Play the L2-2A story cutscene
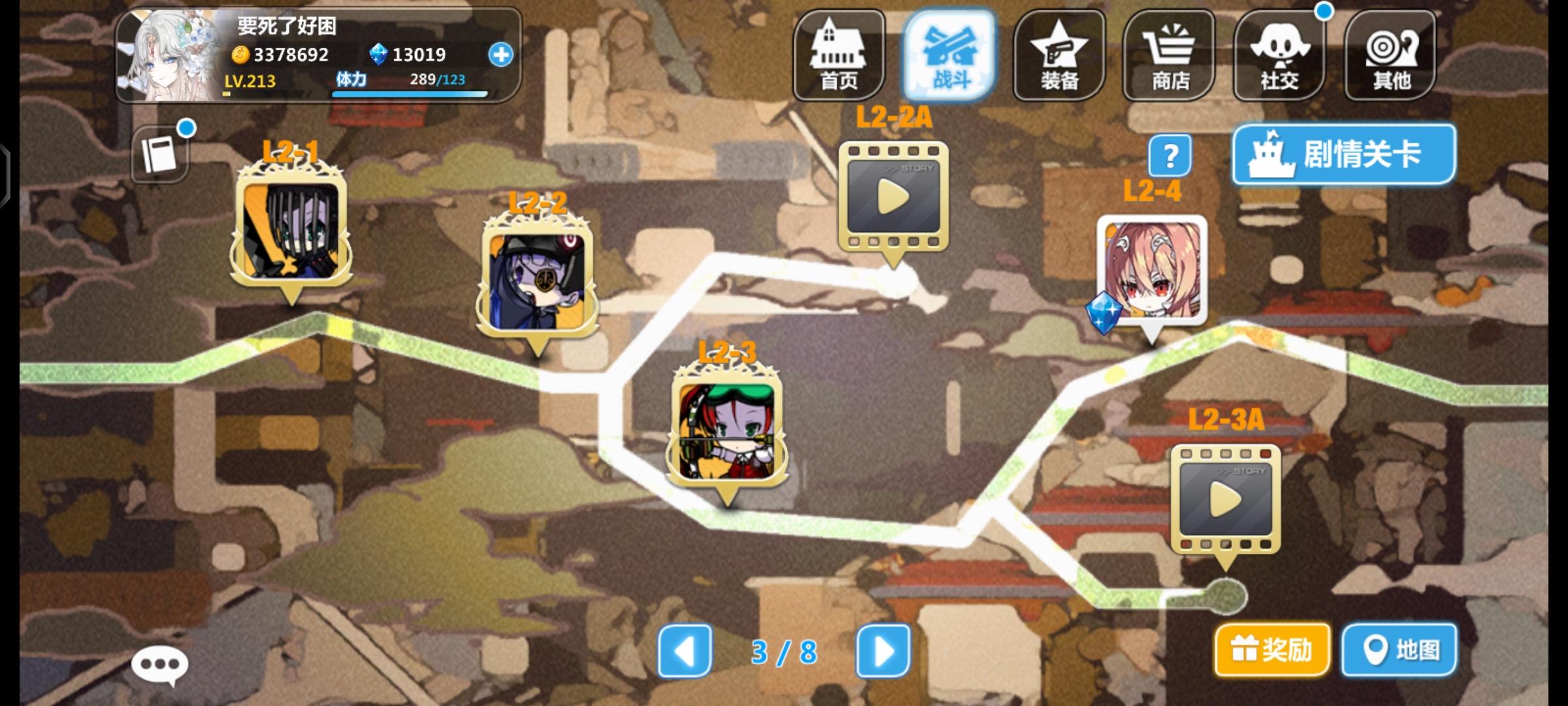The width and height of the screenshot is (1568, 706). pyautogui.click(x=892, y=196)
